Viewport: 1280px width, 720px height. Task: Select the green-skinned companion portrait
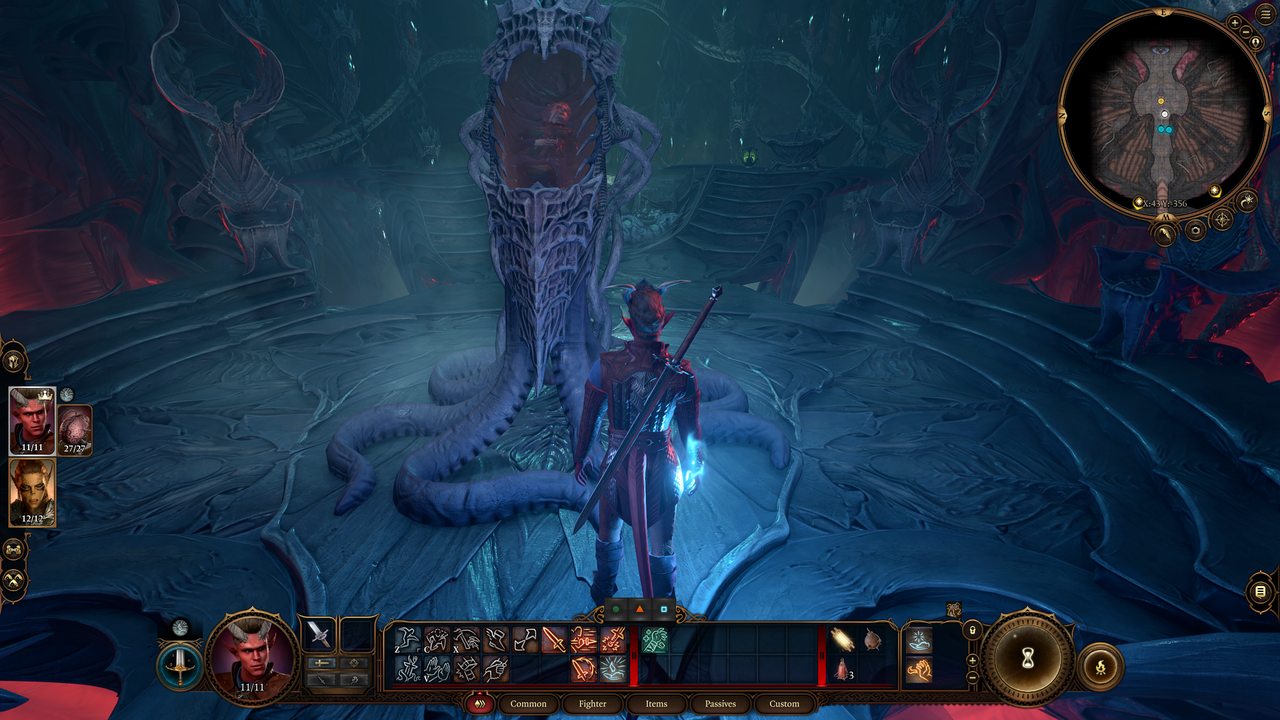[x=32, y=492]
